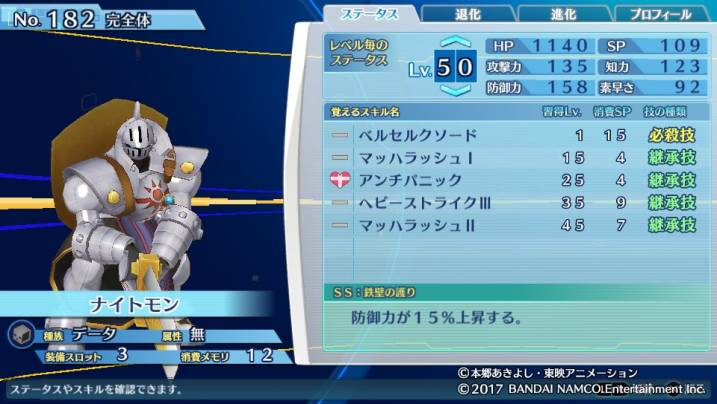Select the ベルセルクソード skill row
The height and width of the screenshot is (404, 717).
[x=512, y=135]
